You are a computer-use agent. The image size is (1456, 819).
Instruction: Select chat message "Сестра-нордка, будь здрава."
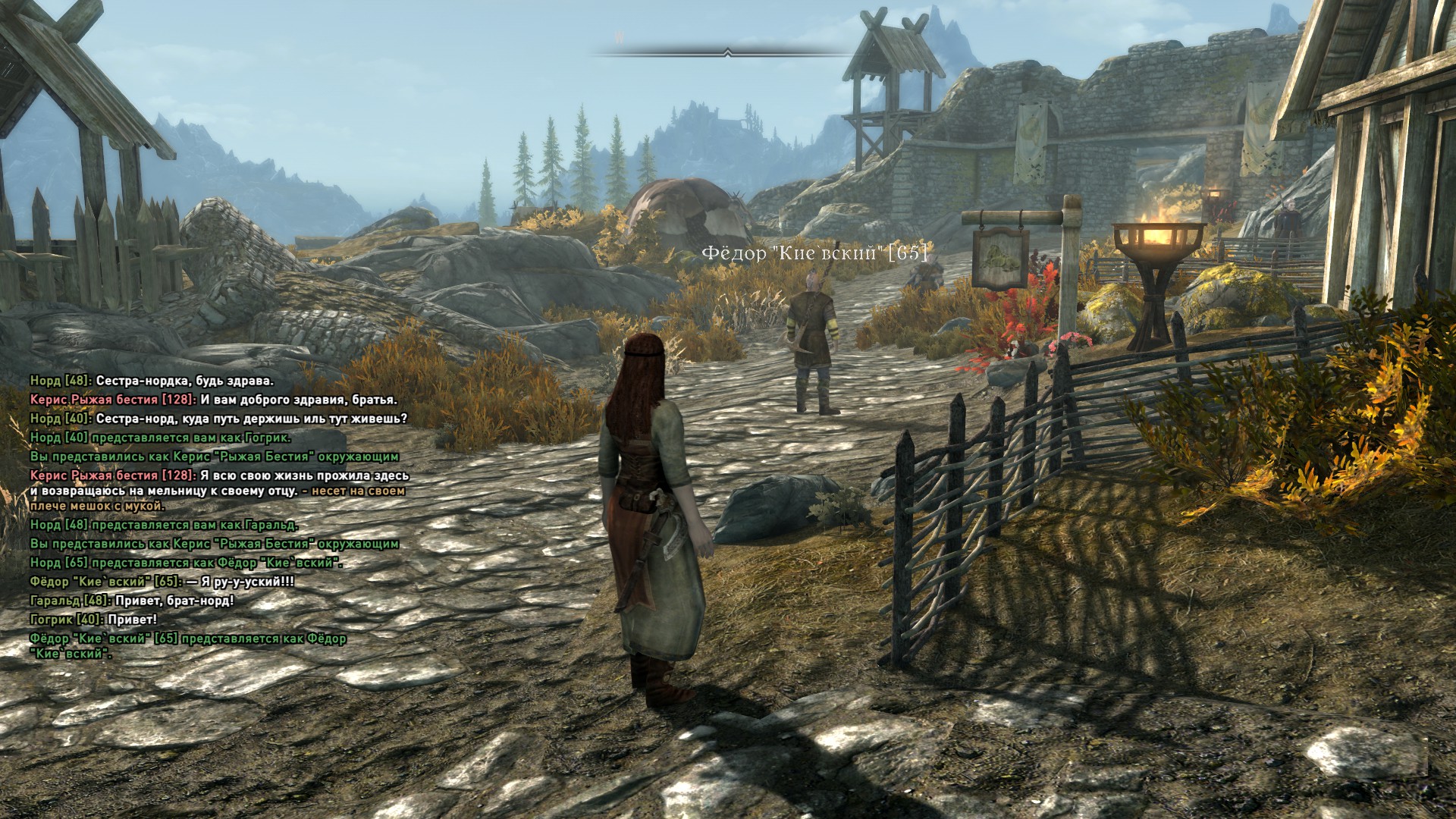(185, 381)
